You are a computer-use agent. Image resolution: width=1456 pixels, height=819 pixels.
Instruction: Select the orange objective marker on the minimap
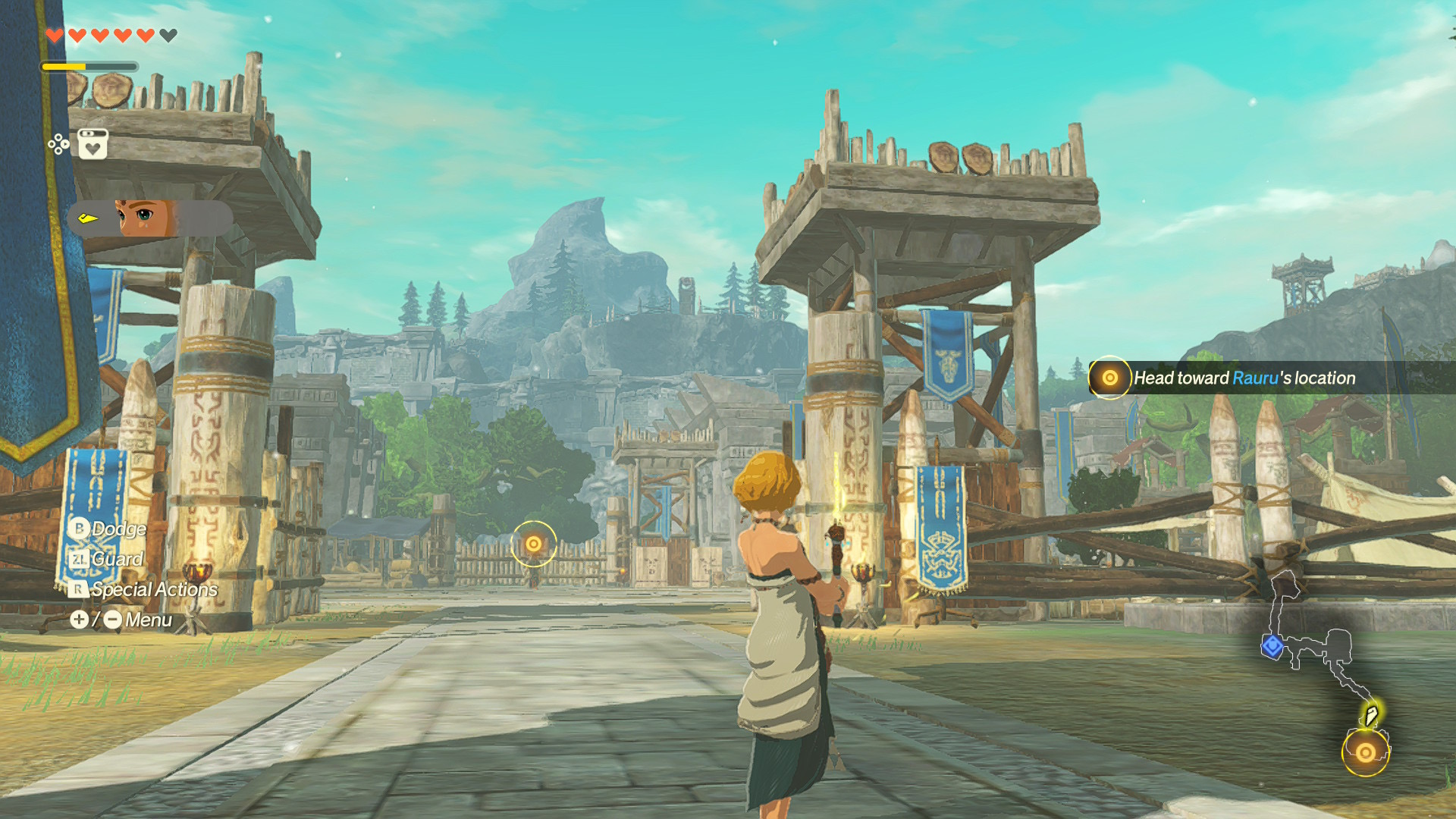1365,752
